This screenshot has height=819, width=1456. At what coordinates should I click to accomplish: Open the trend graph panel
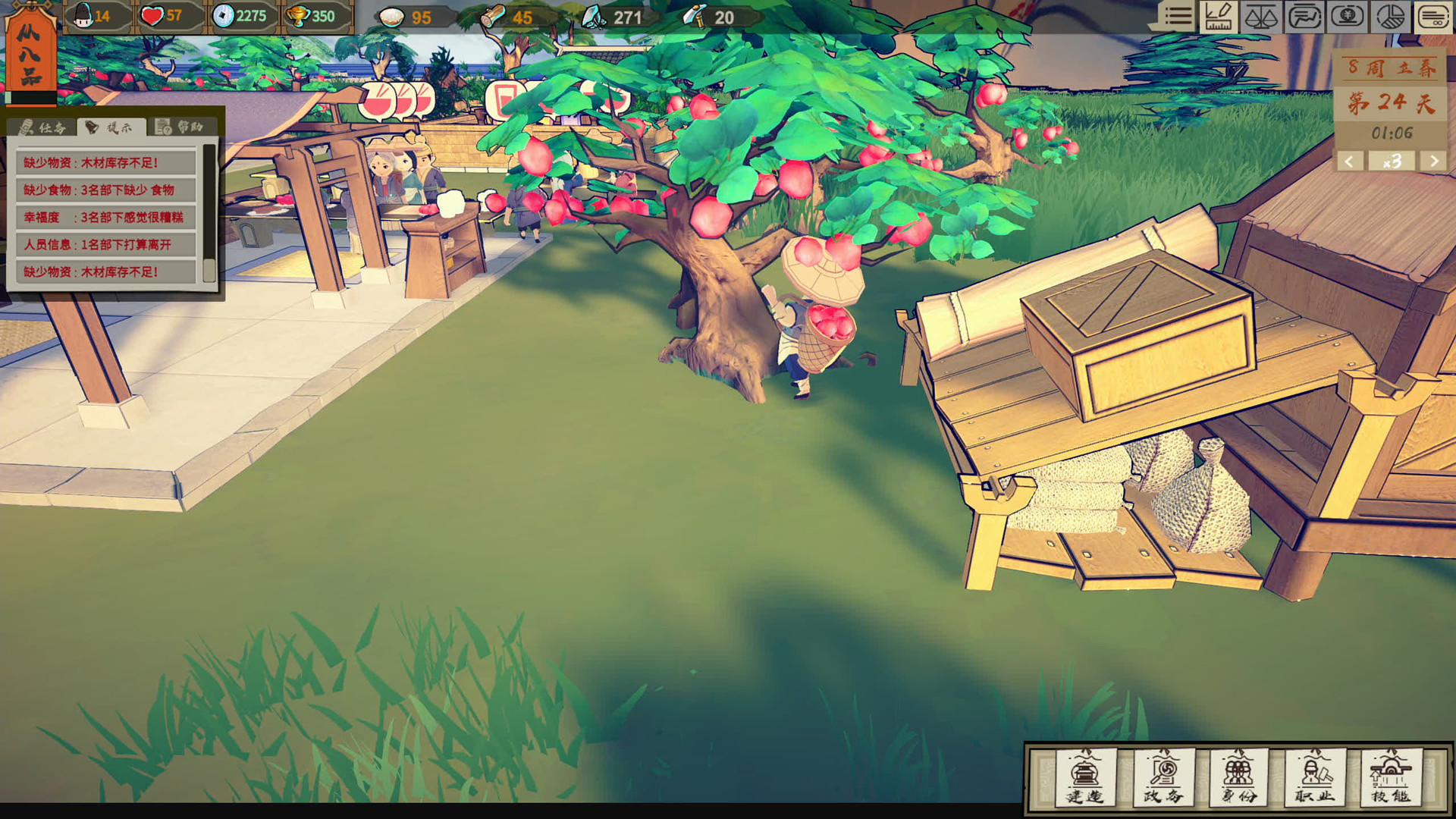click(1306, 17)
